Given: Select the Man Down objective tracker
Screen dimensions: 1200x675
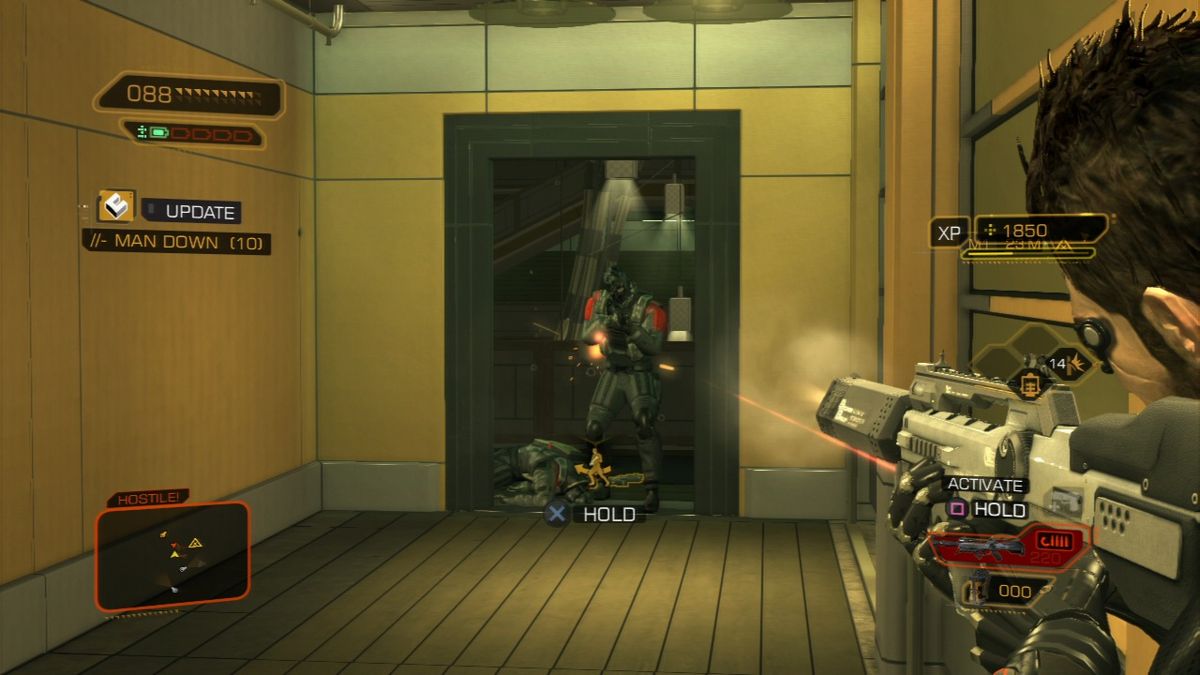Looking at the screenshot, I should pos(177,242).
